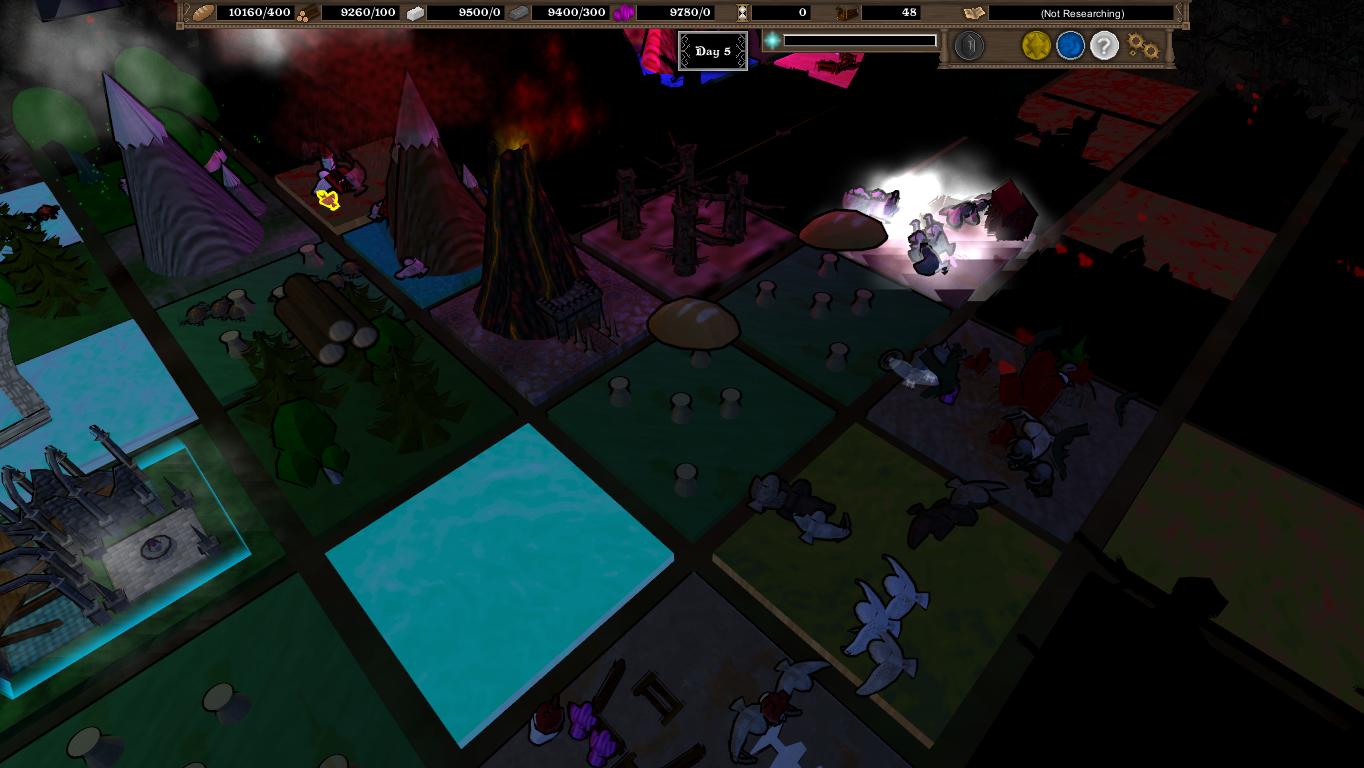Select the wood logs resource icon
The height and width of the screenshot is (768, 1364).
pyautogui.click(x=306, y=13)
